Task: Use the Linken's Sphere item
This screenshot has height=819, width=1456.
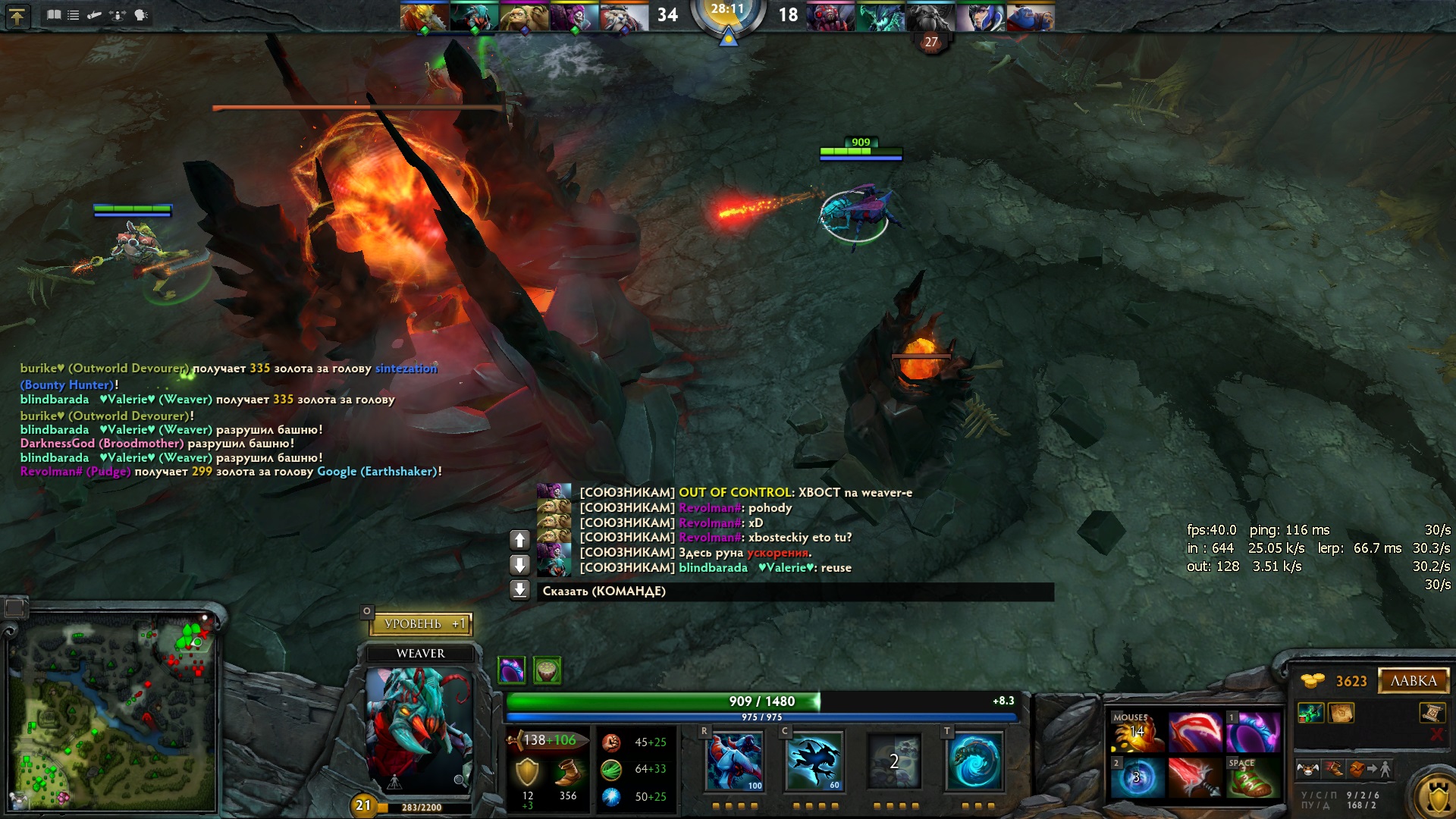Action: tap(1137, 777)
